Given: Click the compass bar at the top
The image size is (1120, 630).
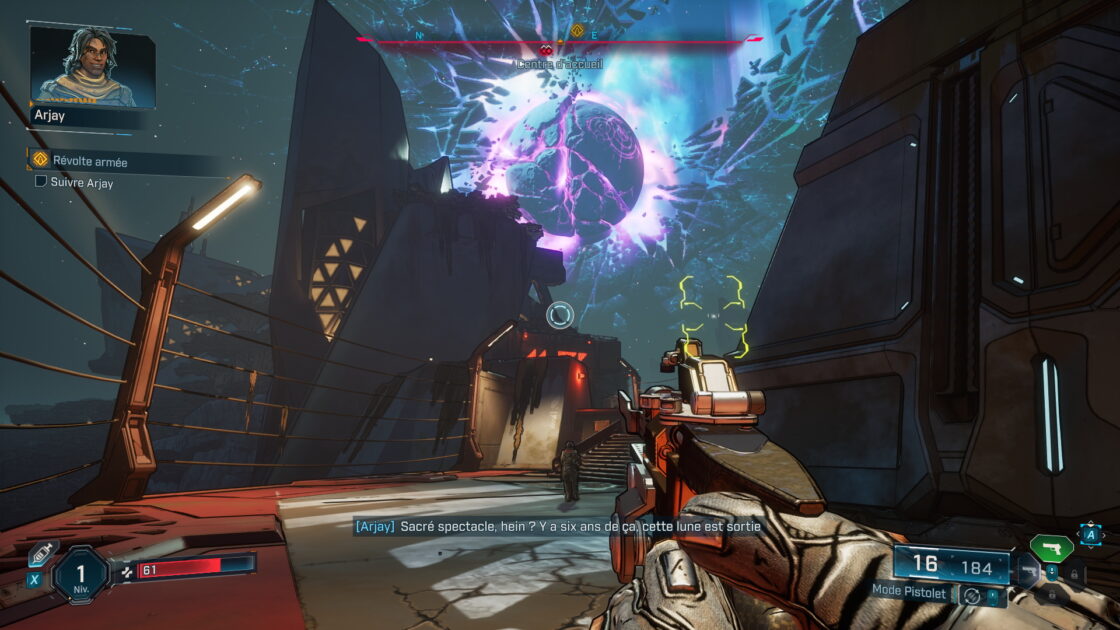Looking at the screenshot, I should pyautogui.click(x=558, y=41).
